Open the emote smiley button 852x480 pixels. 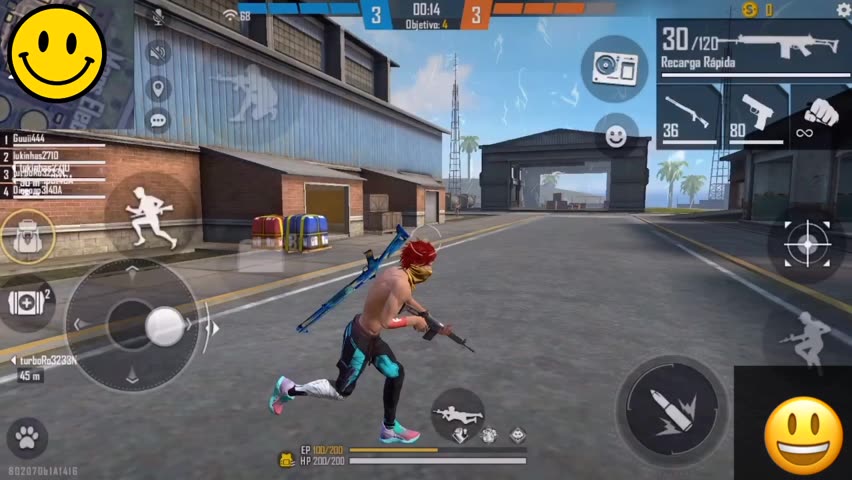click(616, 135)
